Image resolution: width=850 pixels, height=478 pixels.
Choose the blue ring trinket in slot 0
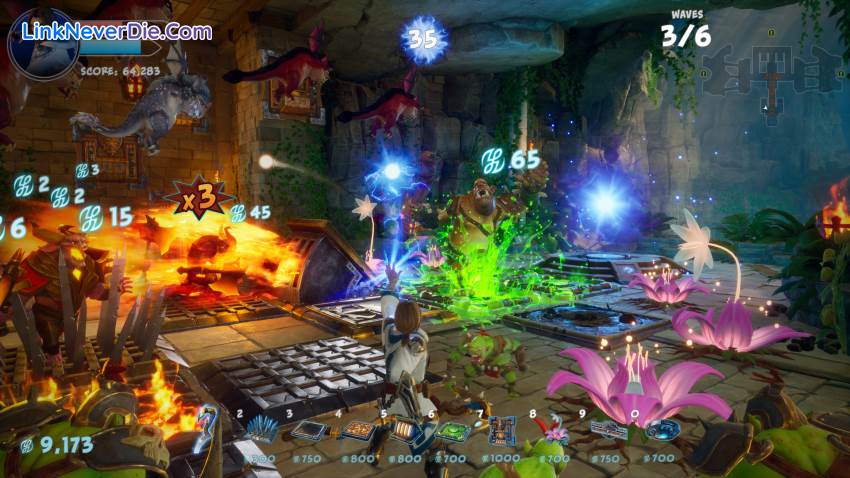662,431
